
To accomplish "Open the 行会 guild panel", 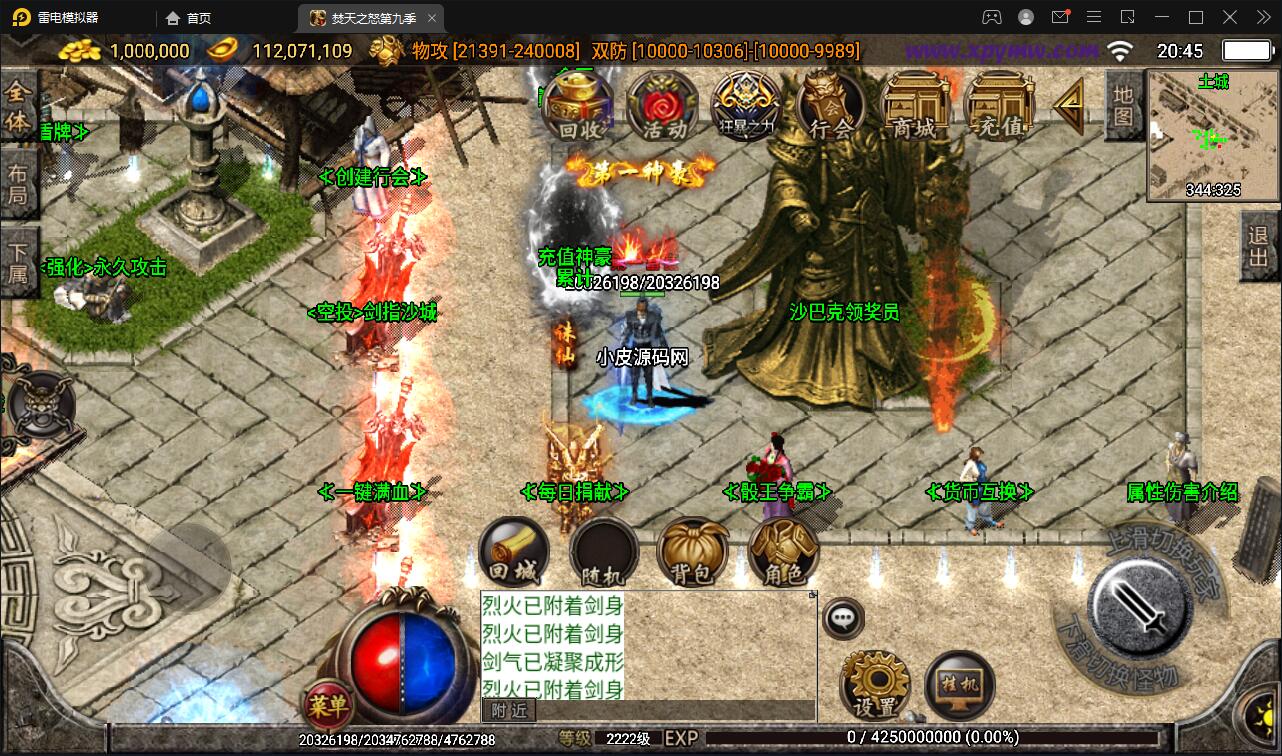I will [830, 106].
